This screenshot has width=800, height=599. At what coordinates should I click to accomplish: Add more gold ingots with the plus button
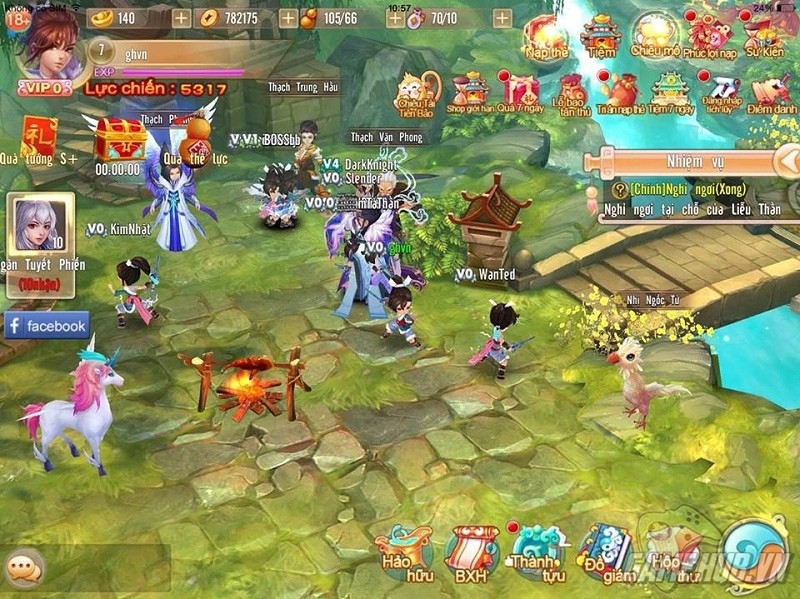point(180,18)
